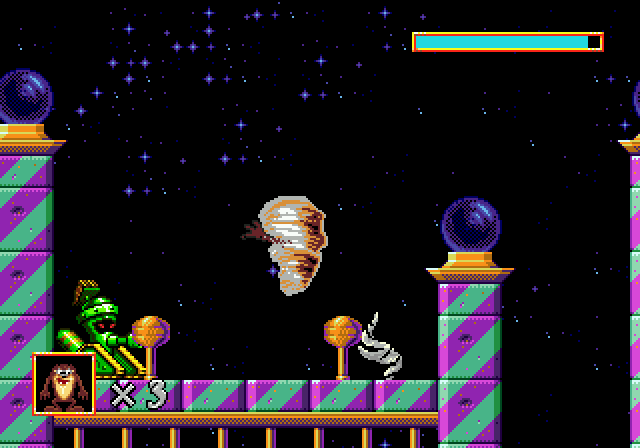Click the Taz portrait lives icon
The width and height of the screenshot is (640, 448).
[x=64, y=384]
